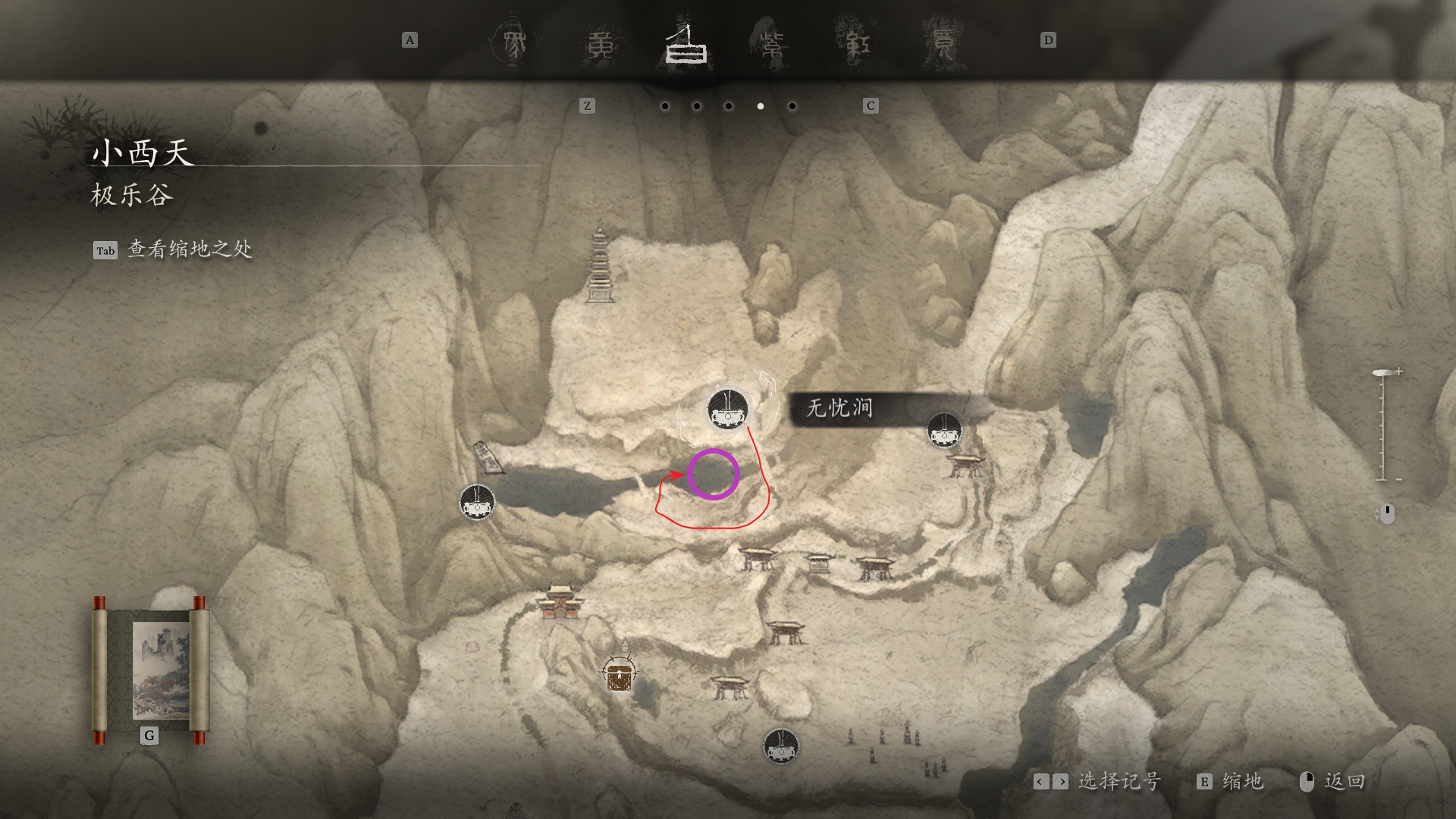Select the highlighted 白 chapter tab
Screen dimensions: 1456x819
(686, 45)
